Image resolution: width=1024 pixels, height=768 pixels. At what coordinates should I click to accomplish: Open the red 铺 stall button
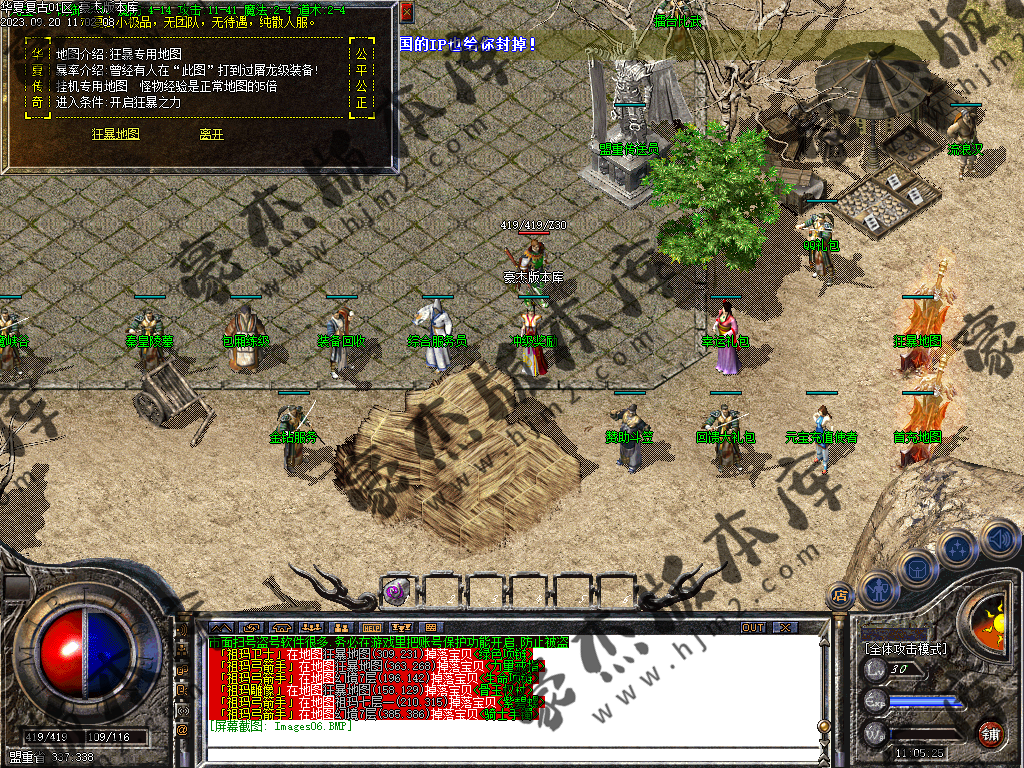pos(990,733)
